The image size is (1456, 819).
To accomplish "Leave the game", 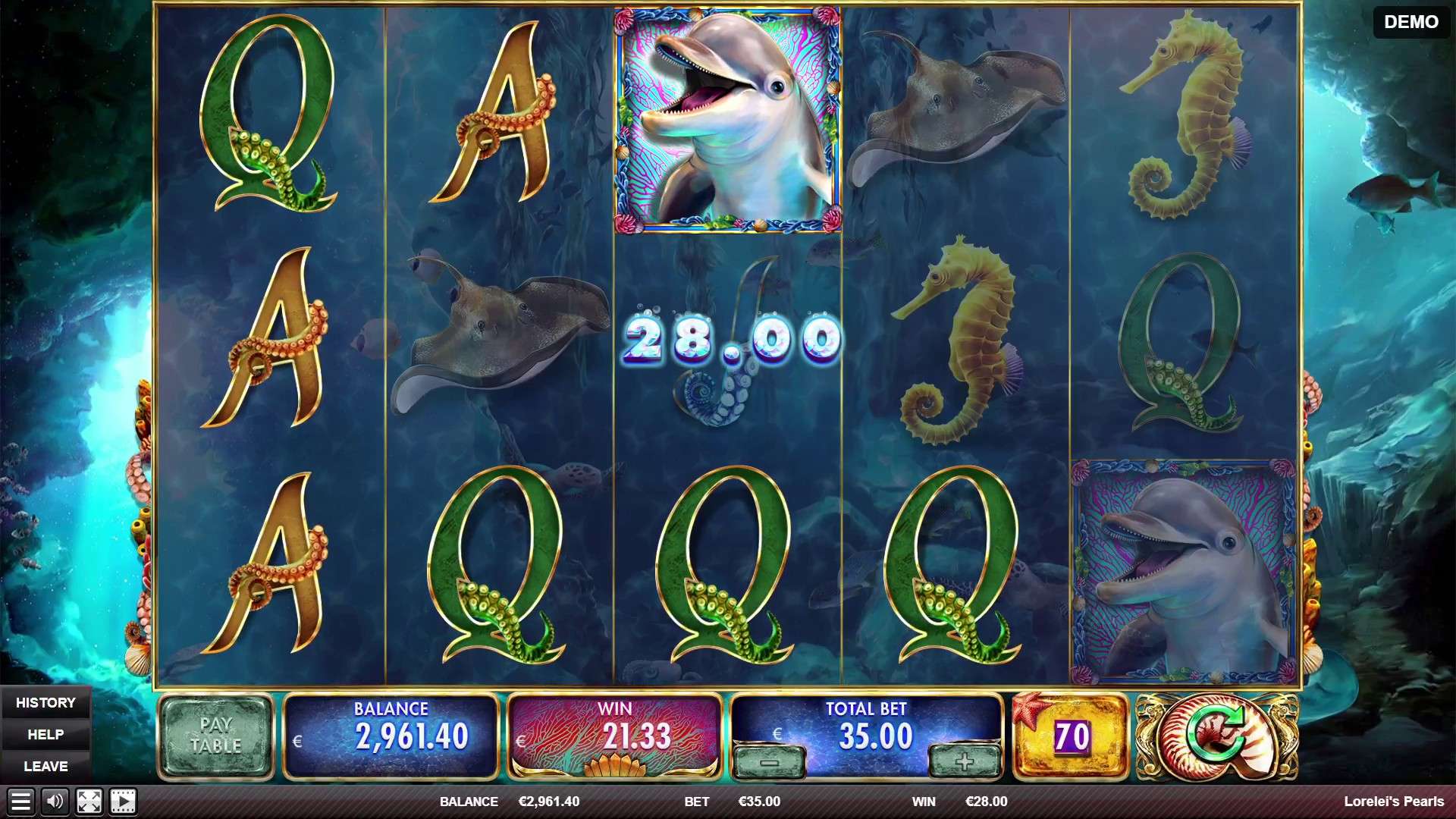I will (x=45, y=767).
